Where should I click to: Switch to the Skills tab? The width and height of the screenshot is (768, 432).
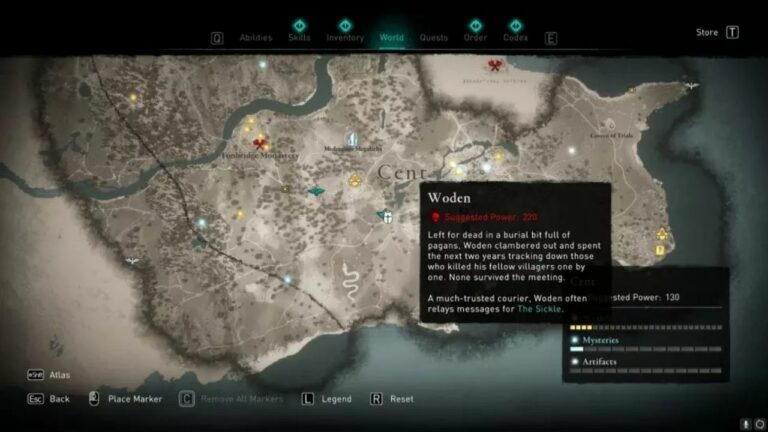coord(299,37)
